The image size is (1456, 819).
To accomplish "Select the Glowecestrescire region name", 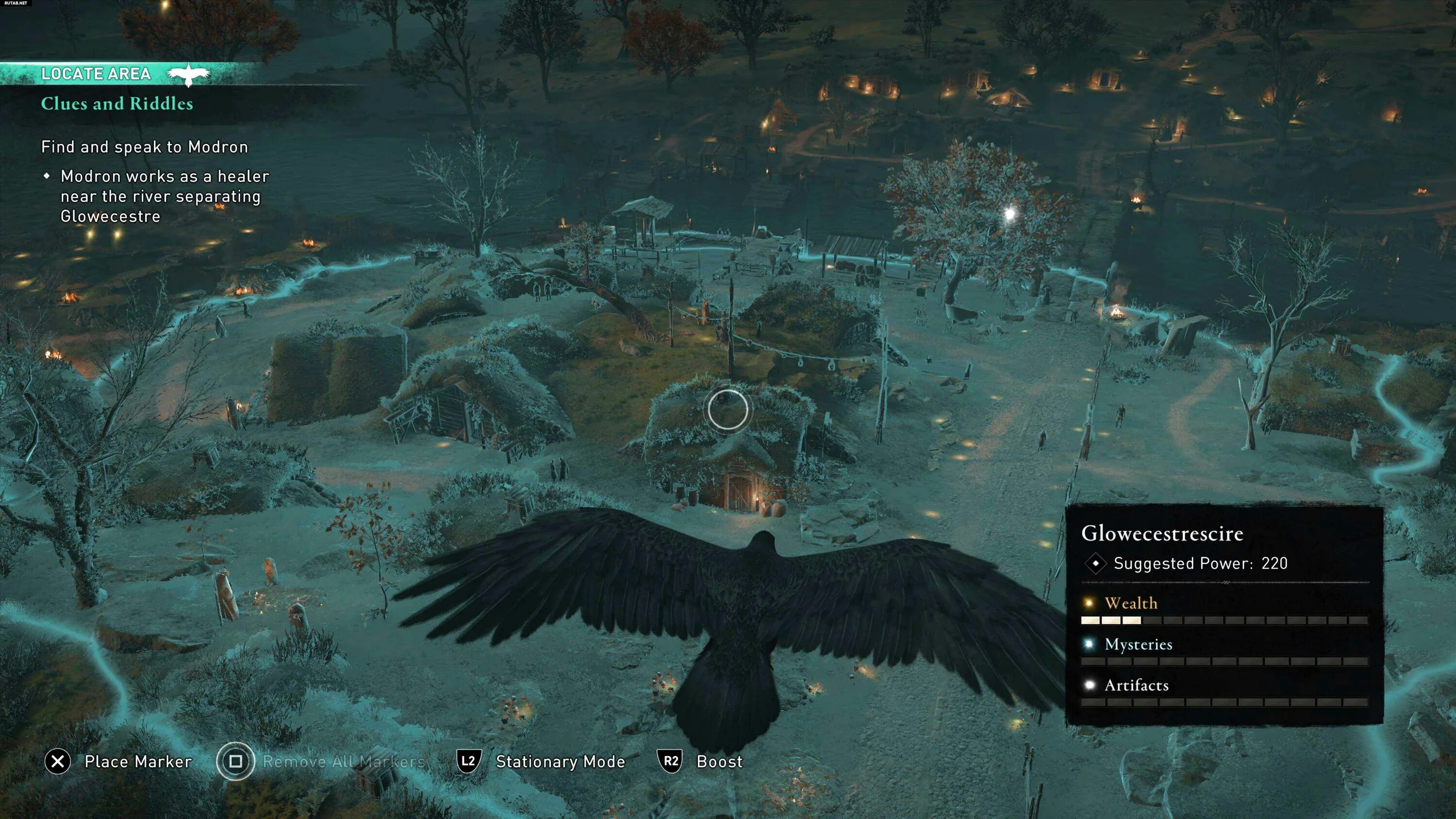I will click(1162, 534).
